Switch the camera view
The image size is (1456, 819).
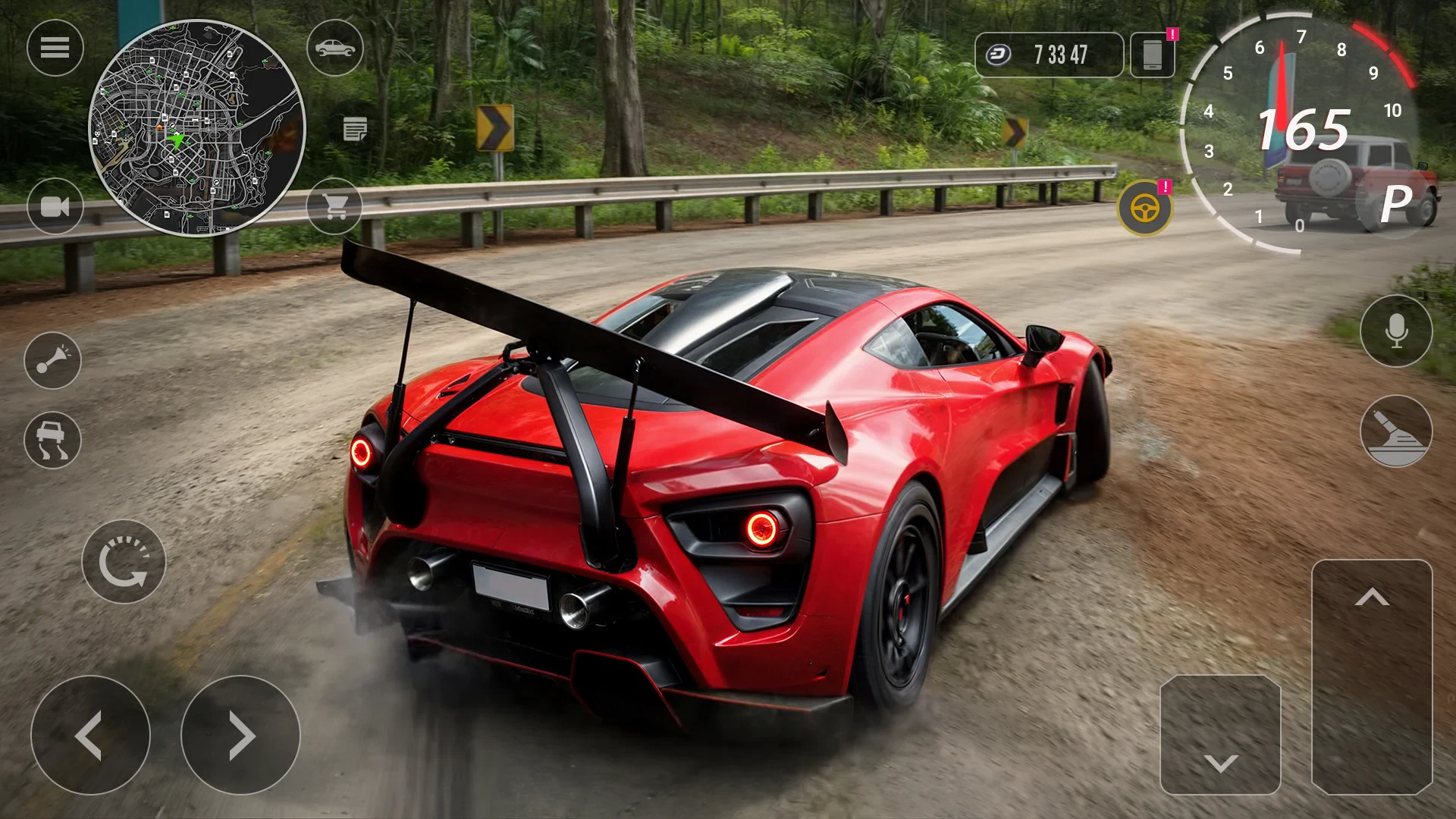point(55,206)
